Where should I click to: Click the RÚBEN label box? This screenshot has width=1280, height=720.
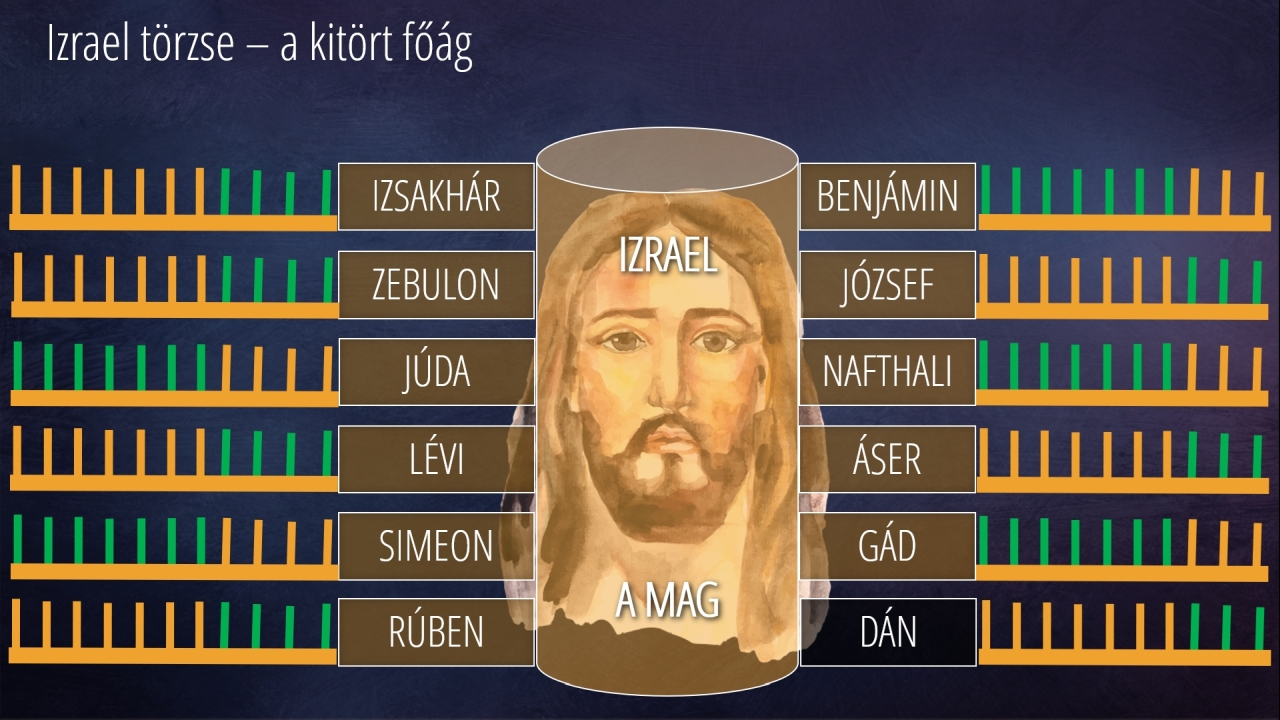tap(436, 632)
